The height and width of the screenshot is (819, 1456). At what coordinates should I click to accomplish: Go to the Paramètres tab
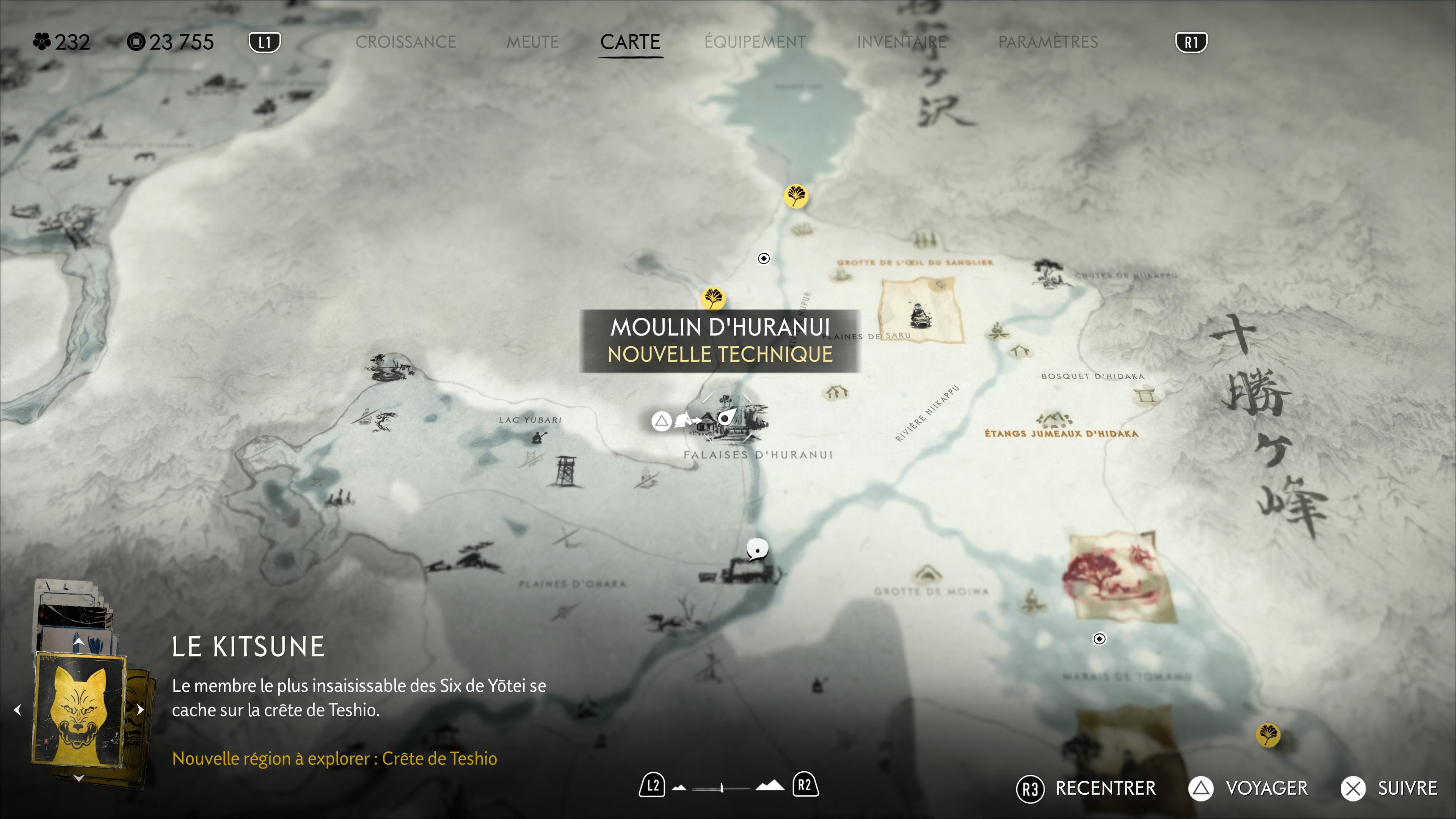1048,42
